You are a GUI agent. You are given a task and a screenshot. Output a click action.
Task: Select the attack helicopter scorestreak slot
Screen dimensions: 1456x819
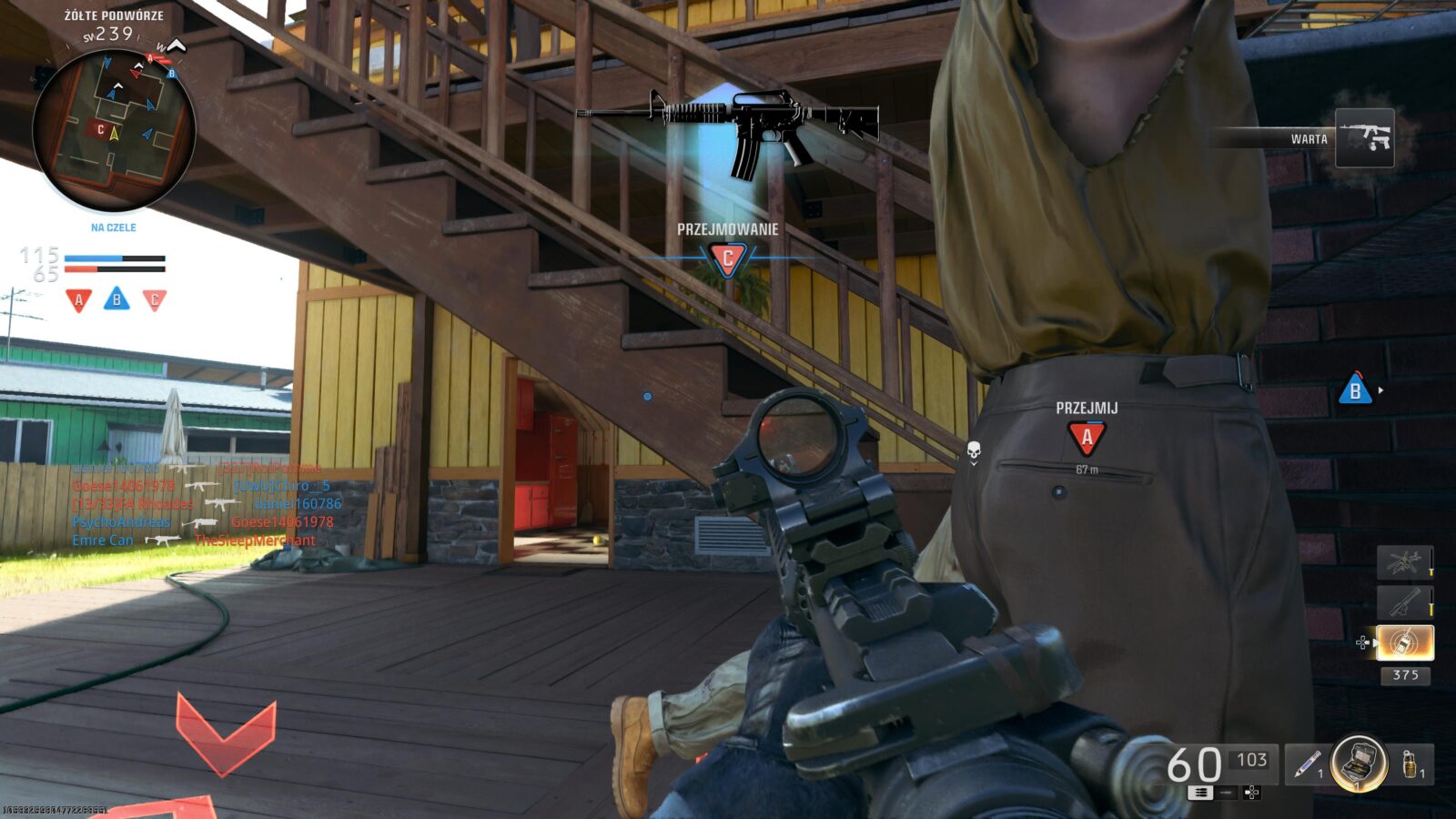(x=1403, y=562)
